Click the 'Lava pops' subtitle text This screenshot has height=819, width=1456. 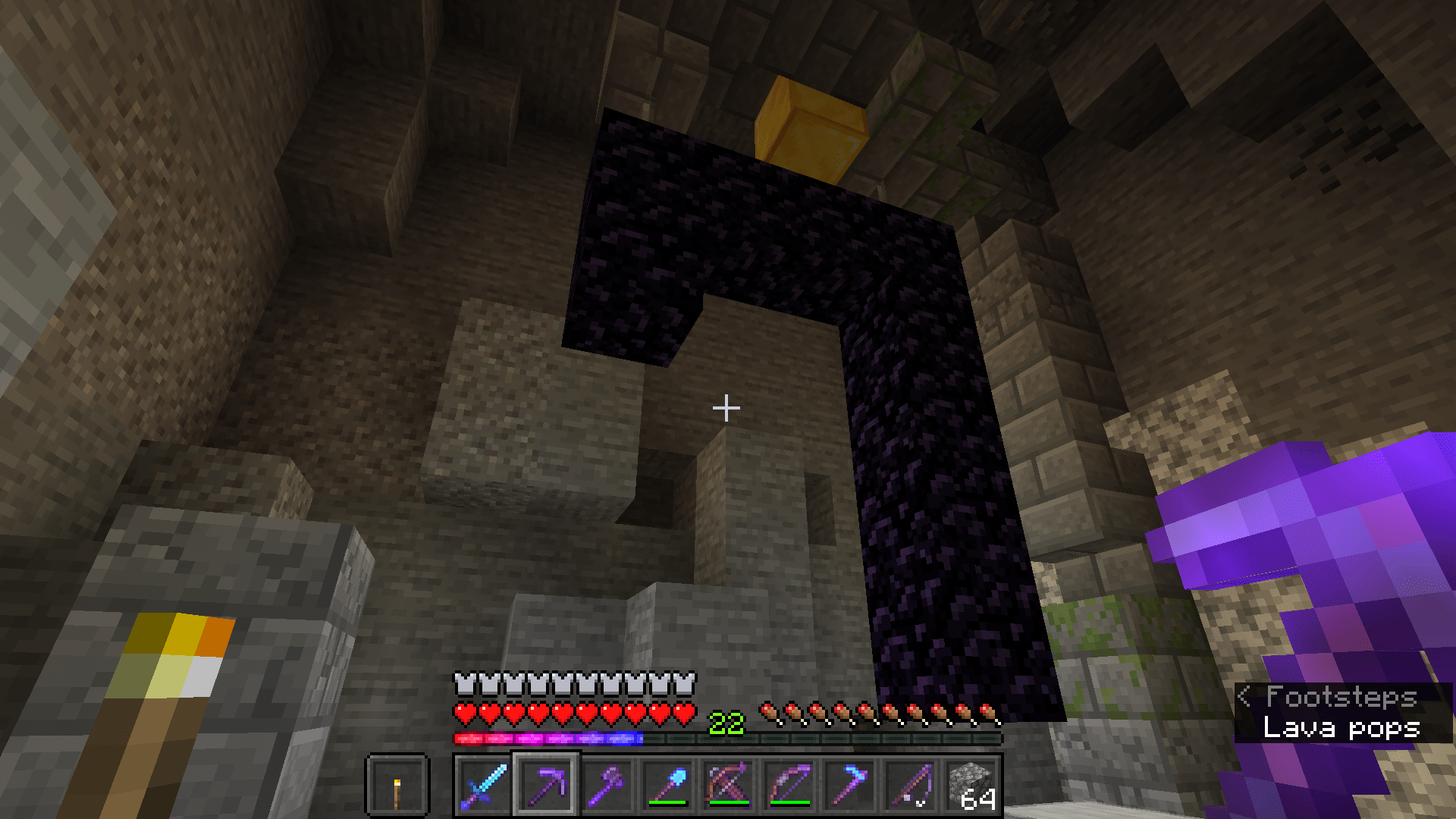1341,729
